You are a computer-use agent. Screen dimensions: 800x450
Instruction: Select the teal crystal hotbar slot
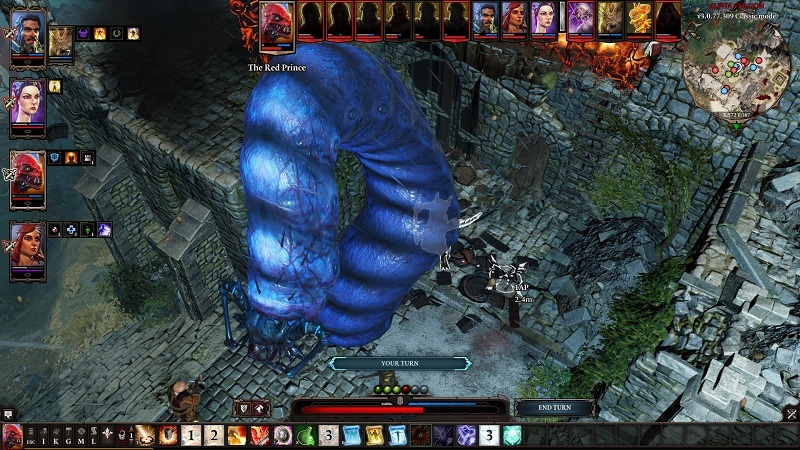point(511,436)
